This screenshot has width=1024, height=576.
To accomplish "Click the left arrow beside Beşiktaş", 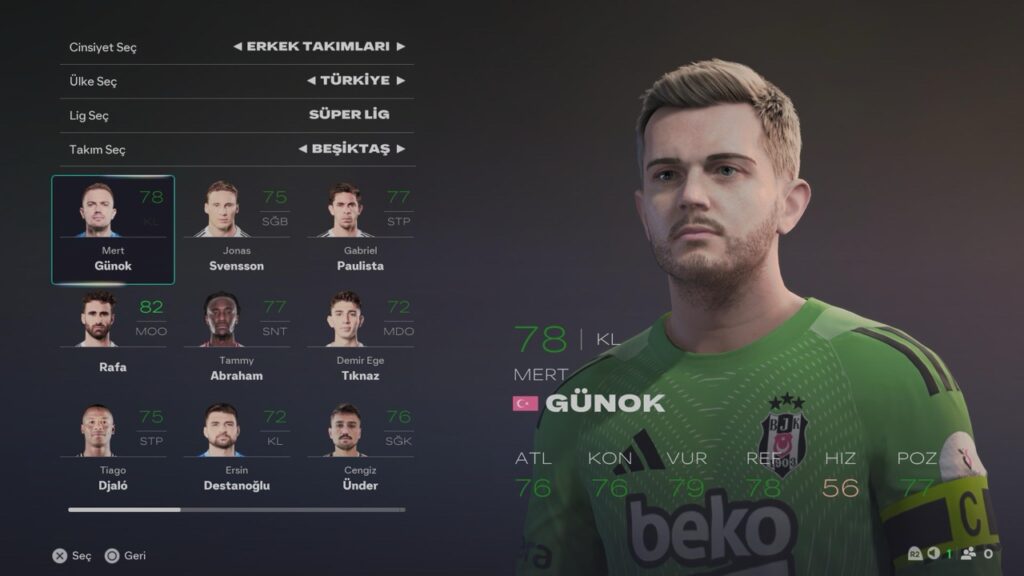I will [302, 149].
